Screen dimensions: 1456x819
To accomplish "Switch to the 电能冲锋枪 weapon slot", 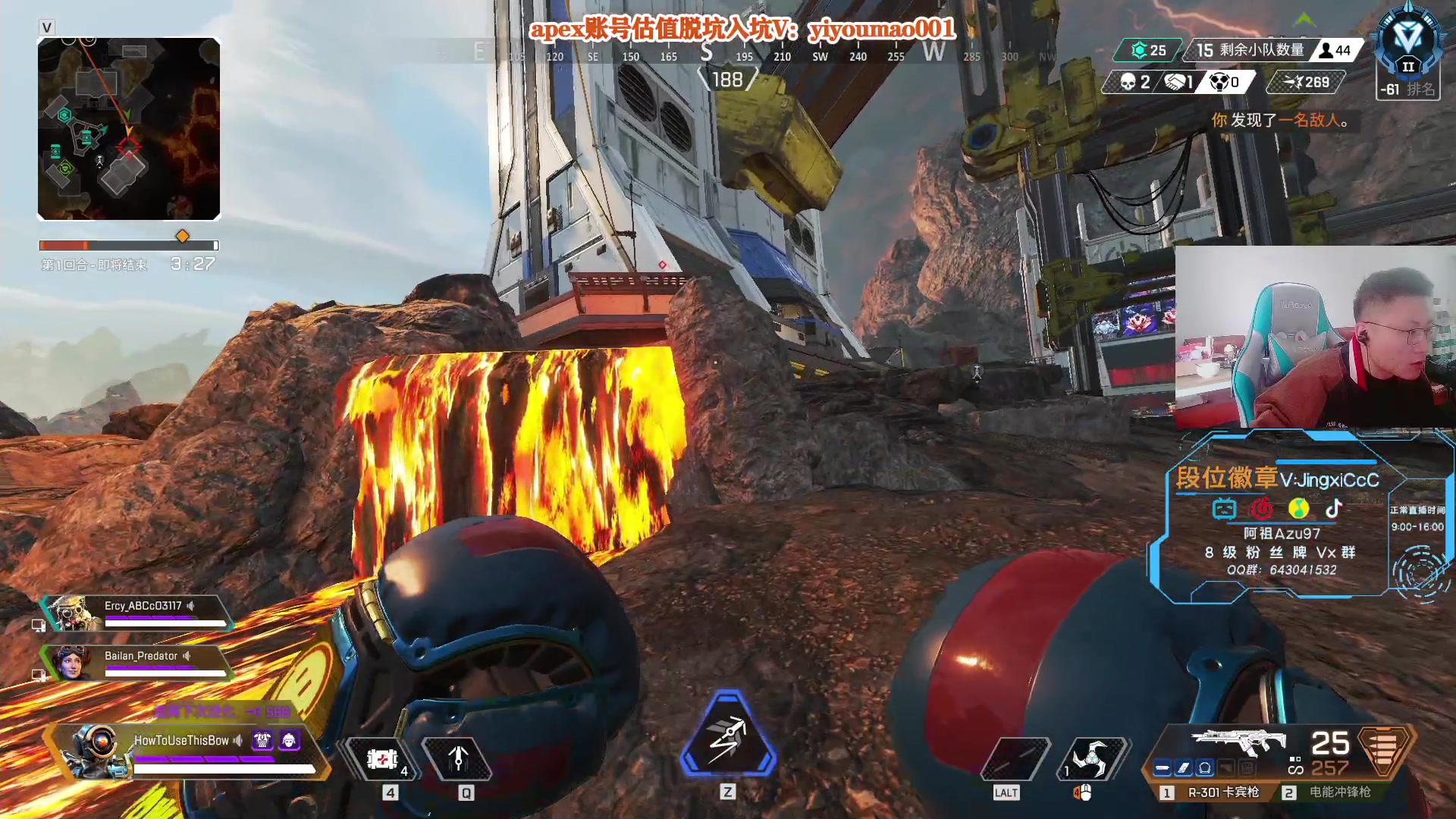I will coord(1332,792).
